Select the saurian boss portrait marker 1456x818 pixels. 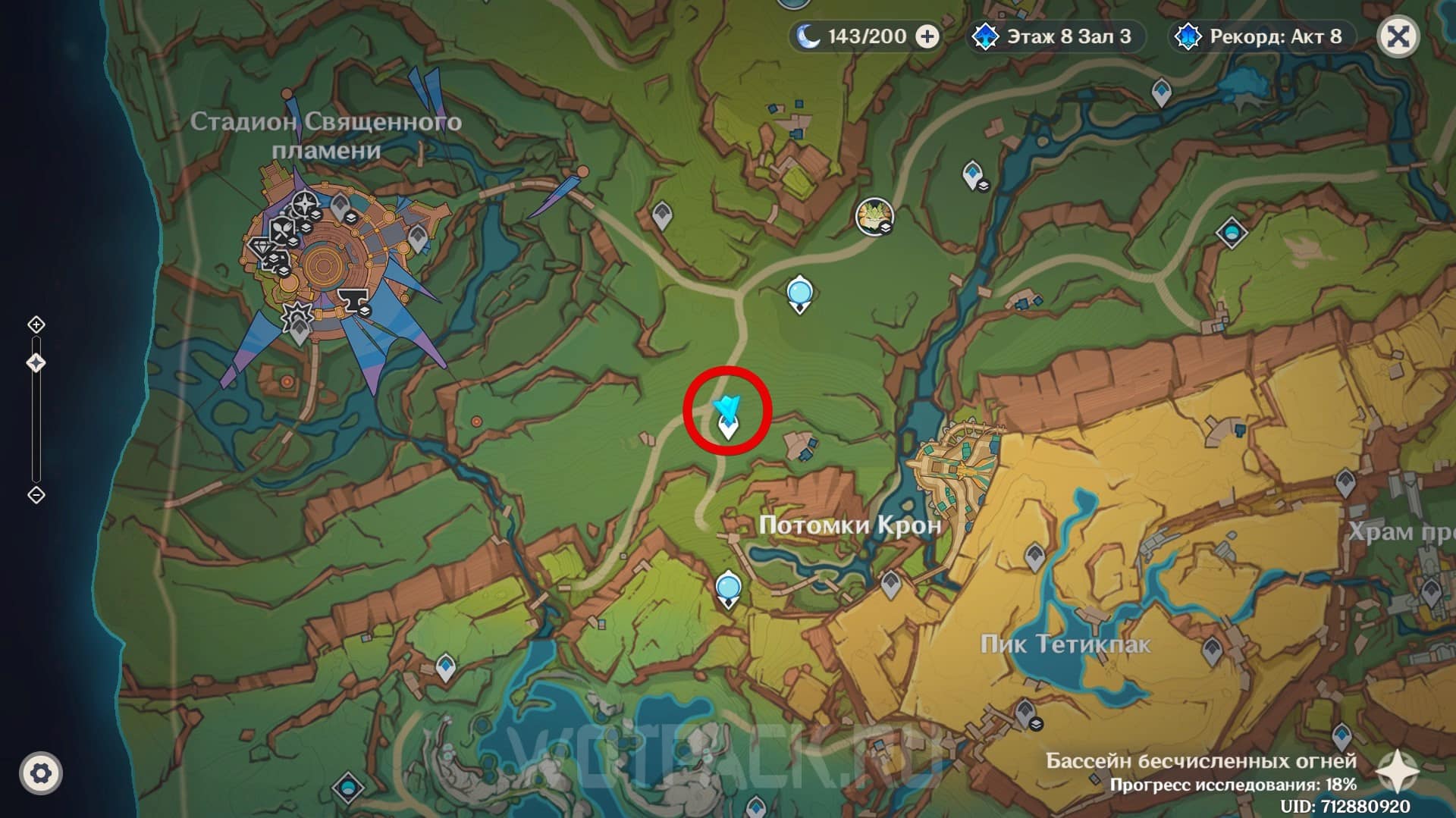874,216
